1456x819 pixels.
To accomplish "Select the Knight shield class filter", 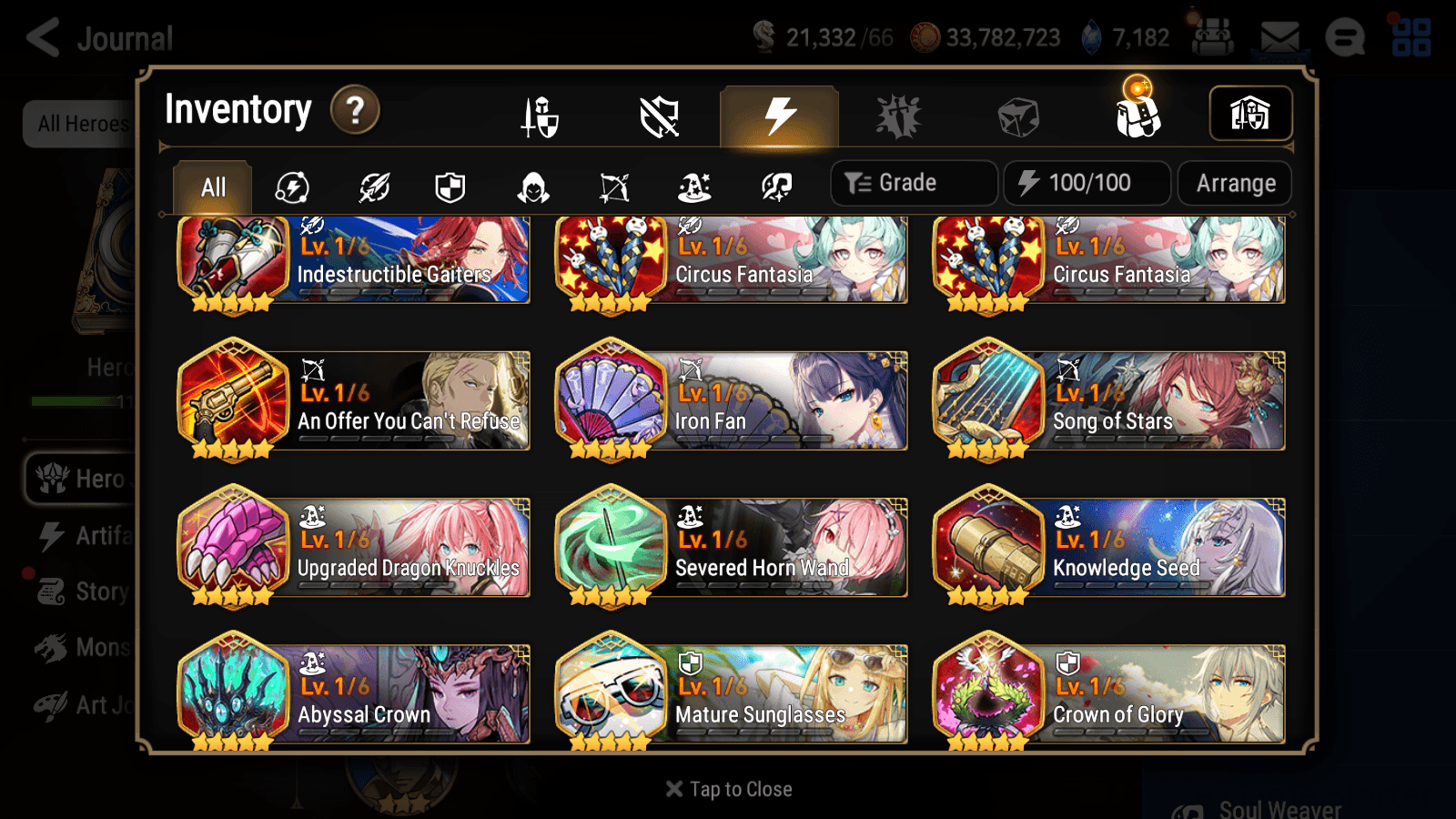I will point(450,187).
